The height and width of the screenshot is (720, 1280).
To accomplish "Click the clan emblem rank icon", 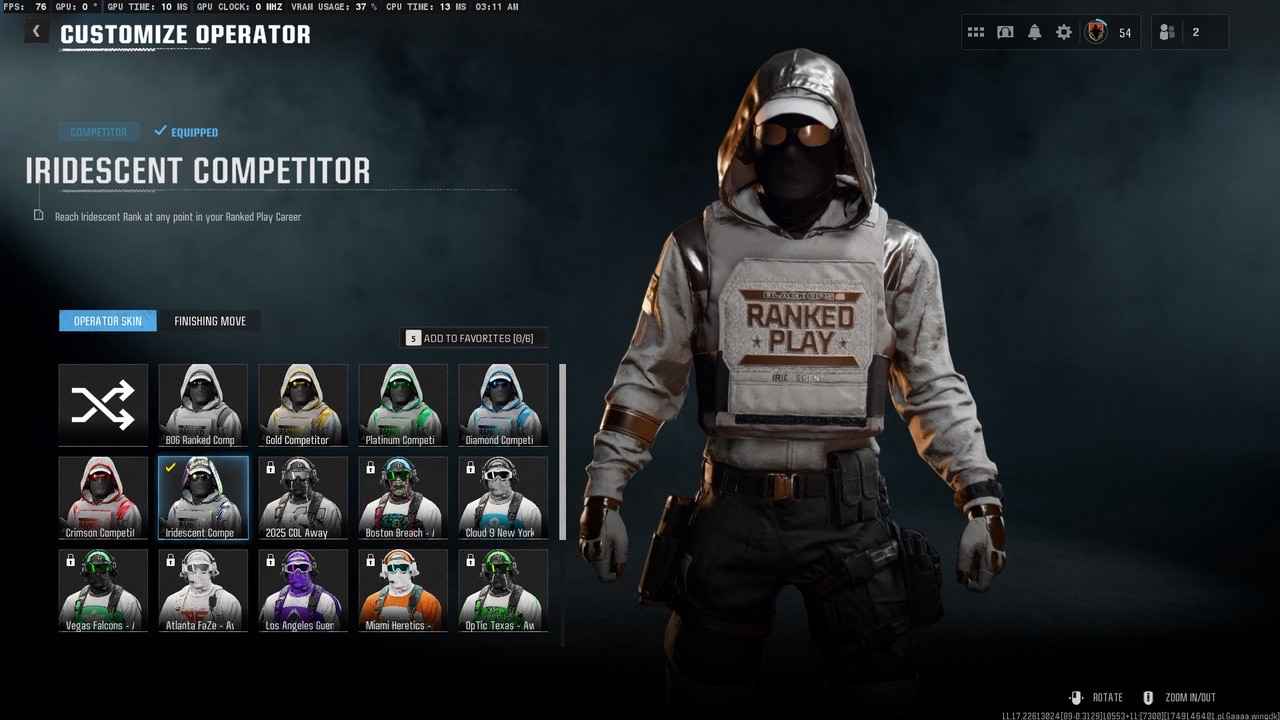I will [1095, 32].
